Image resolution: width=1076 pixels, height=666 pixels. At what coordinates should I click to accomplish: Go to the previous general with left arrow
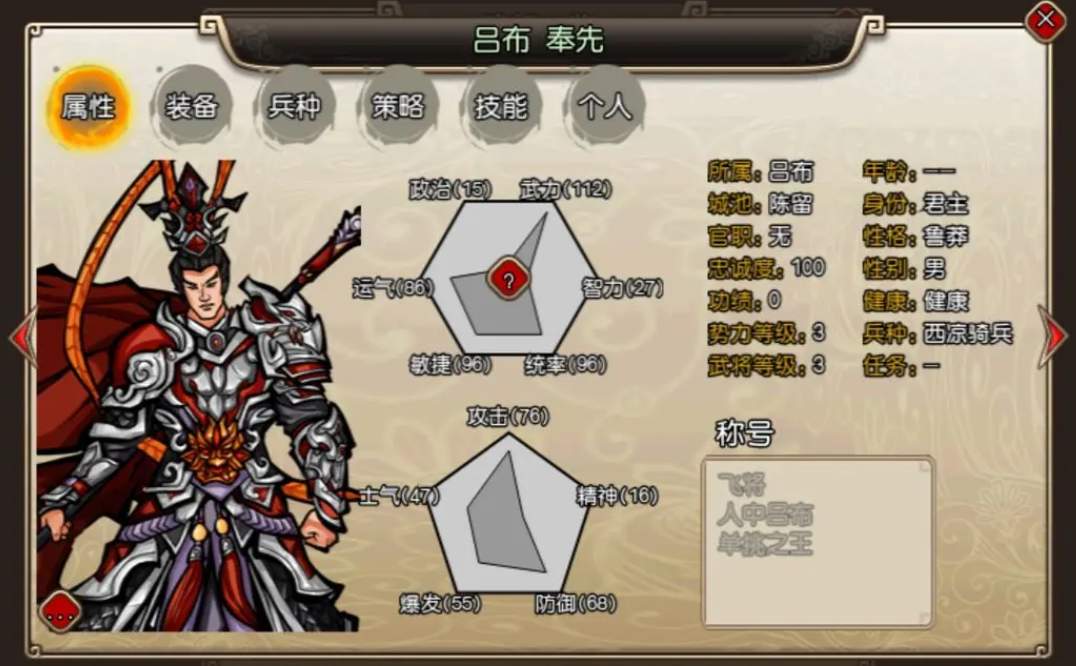point(22,336)
